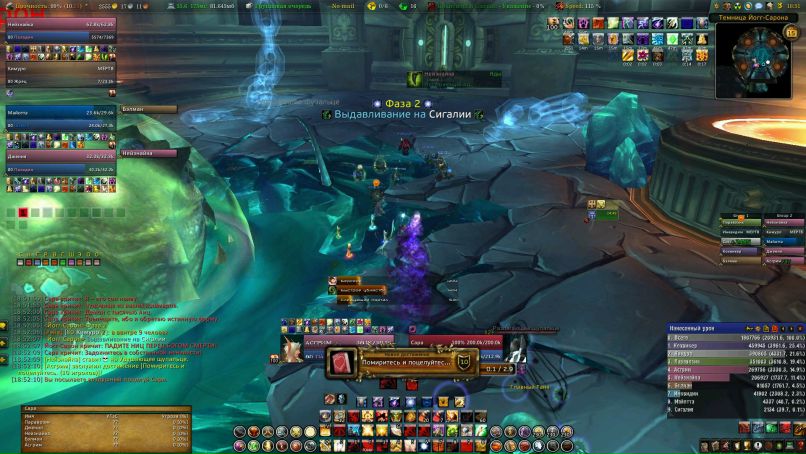Click the red highlighted square indicator
This screenshot has height=454, width=806.
[22, 212]
